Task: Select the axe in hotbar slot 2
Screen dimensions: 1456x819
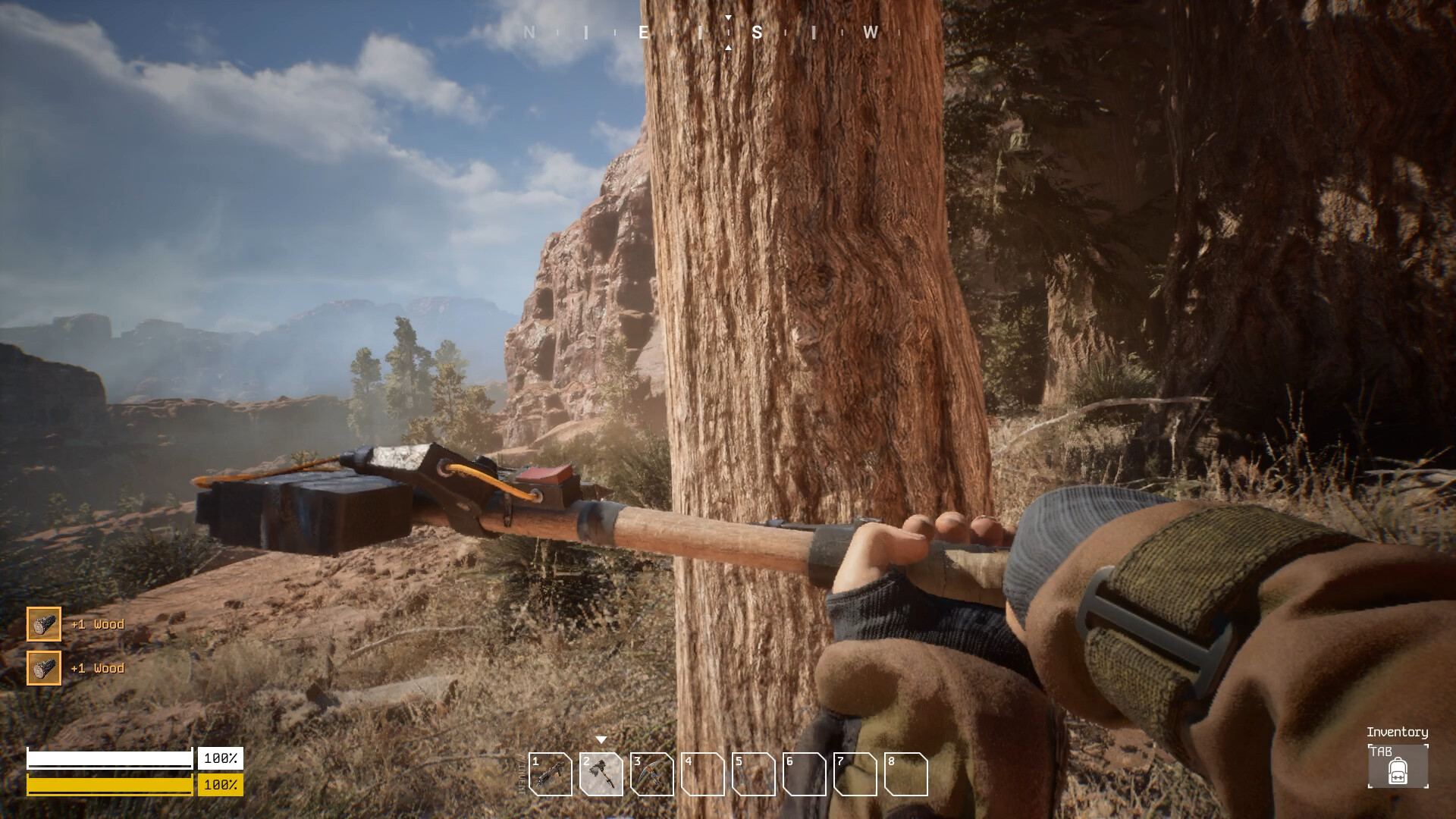Action: [x=601, y=774]
